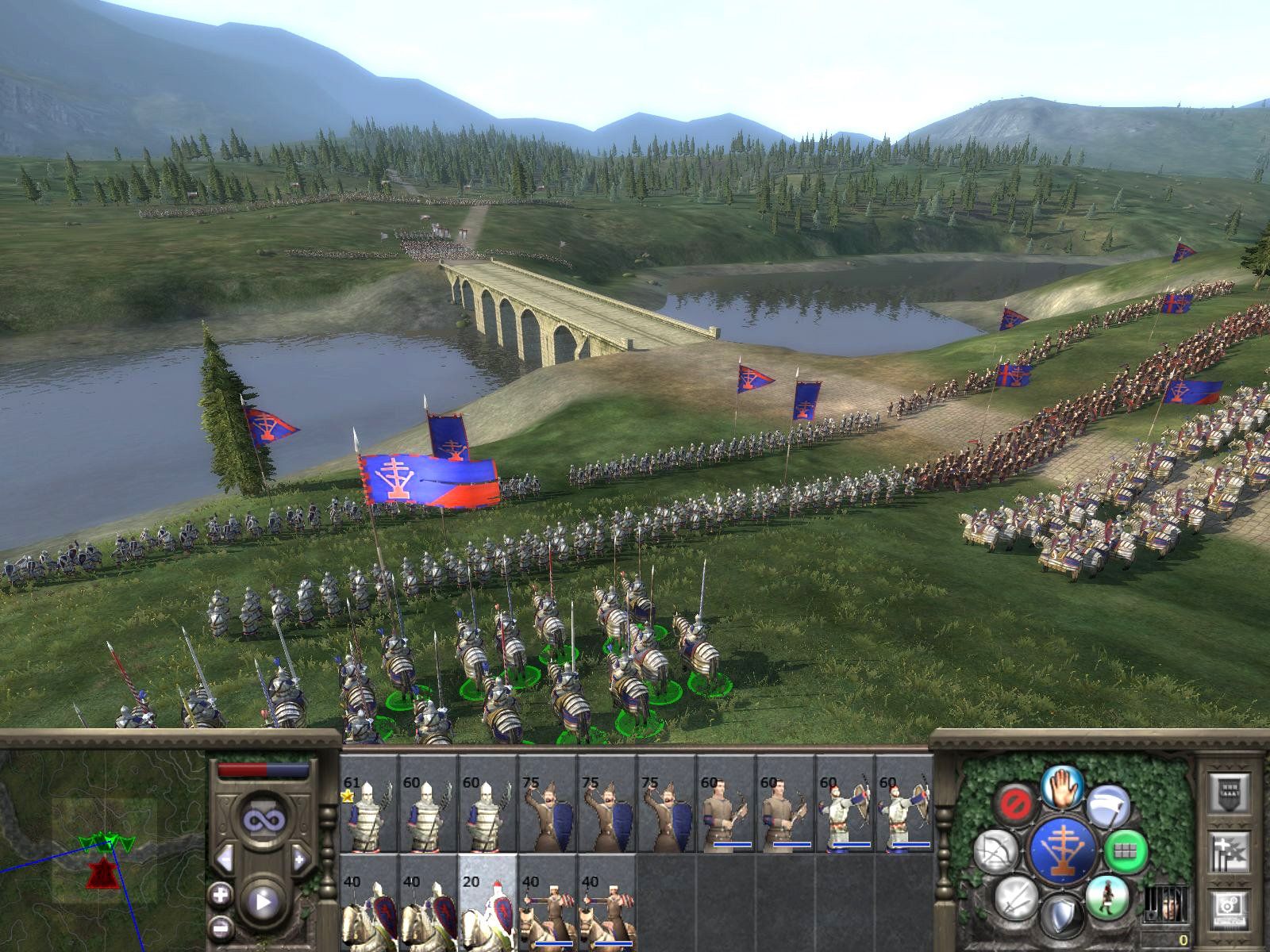Open the crossed banners panel button

point(1229,851)
